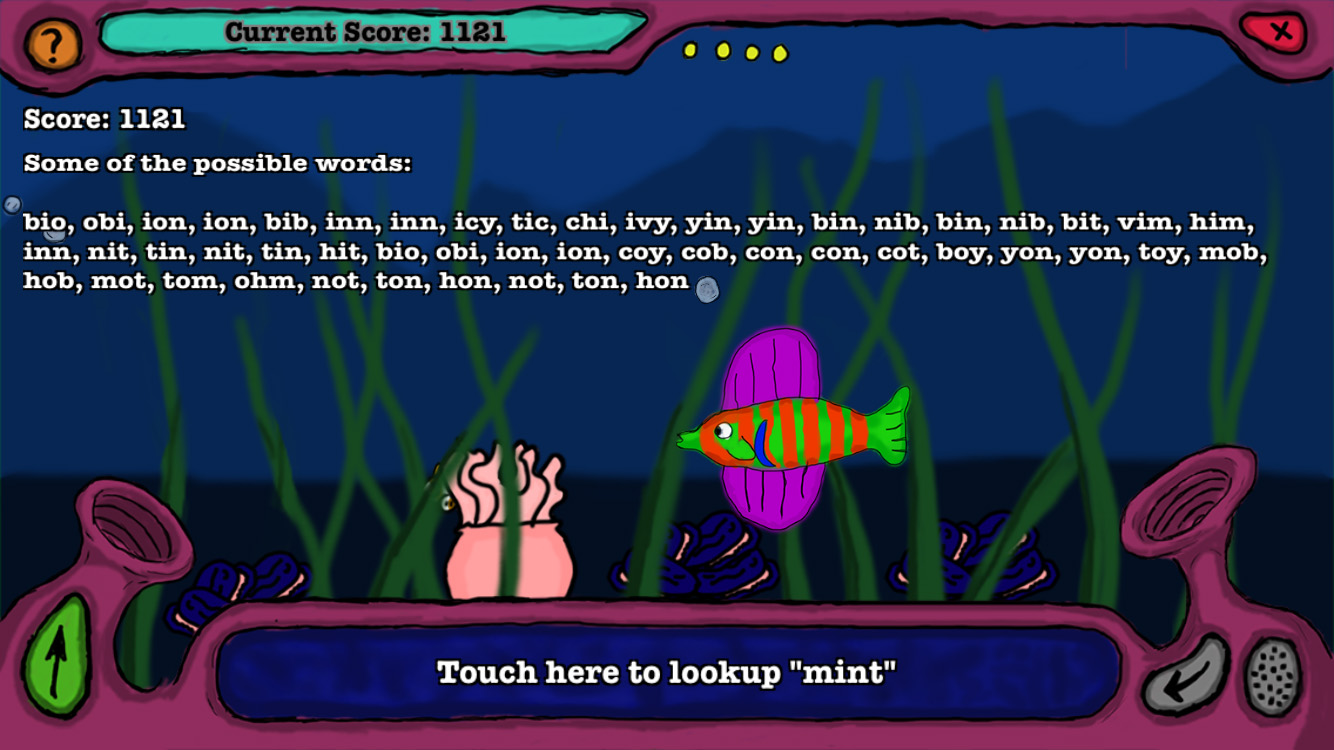This screenshot has height=750, width=1334.
Task: Click the gray curved back-arrow button
Action: [1186, 675]
